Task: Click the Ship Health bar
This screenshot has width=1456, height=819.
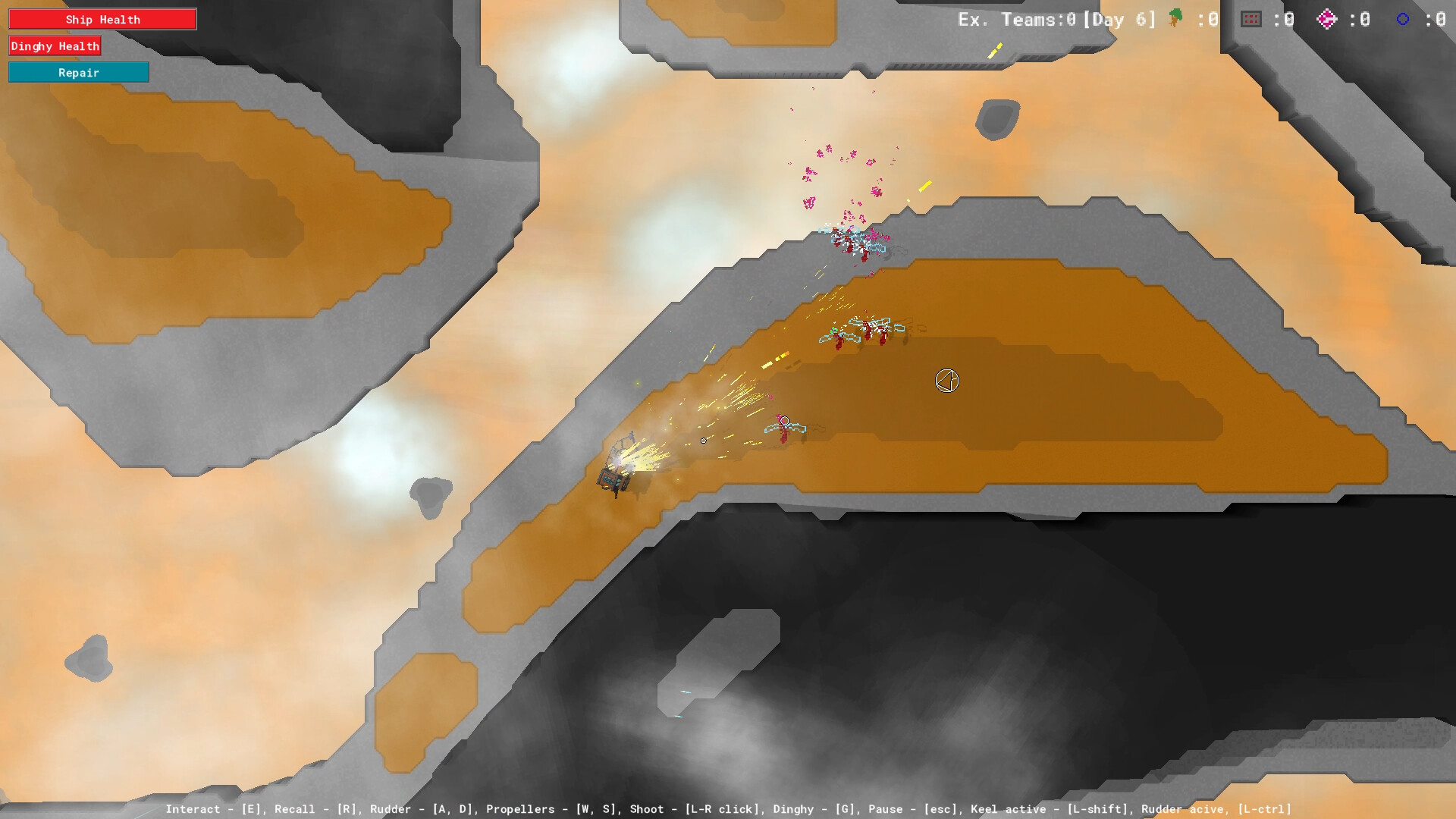Action: click(102, 18)
